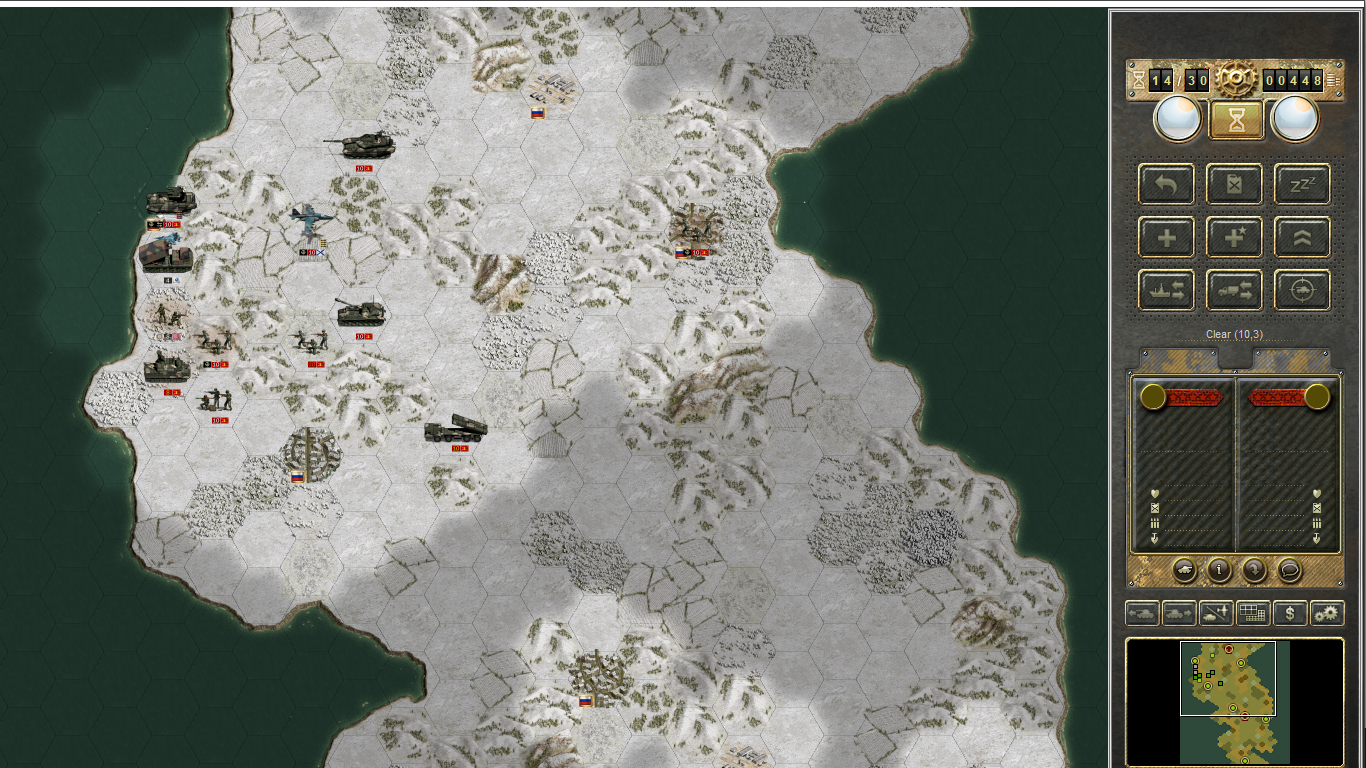Screen dimensions: 1366x768
Task: Click the ship embark button
Action: [x=1166, y=290]
